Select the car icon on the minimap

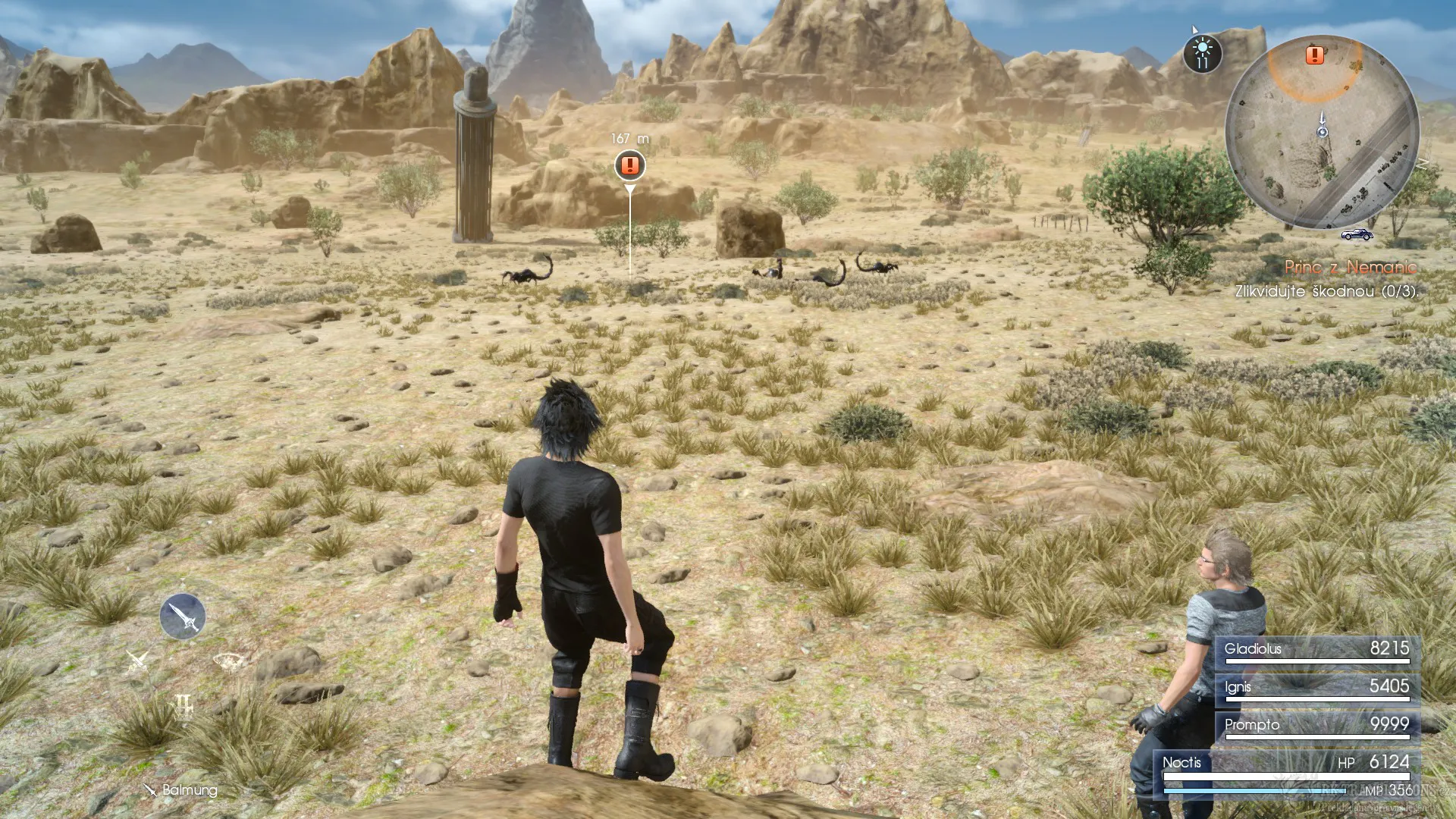[1357, 234]
